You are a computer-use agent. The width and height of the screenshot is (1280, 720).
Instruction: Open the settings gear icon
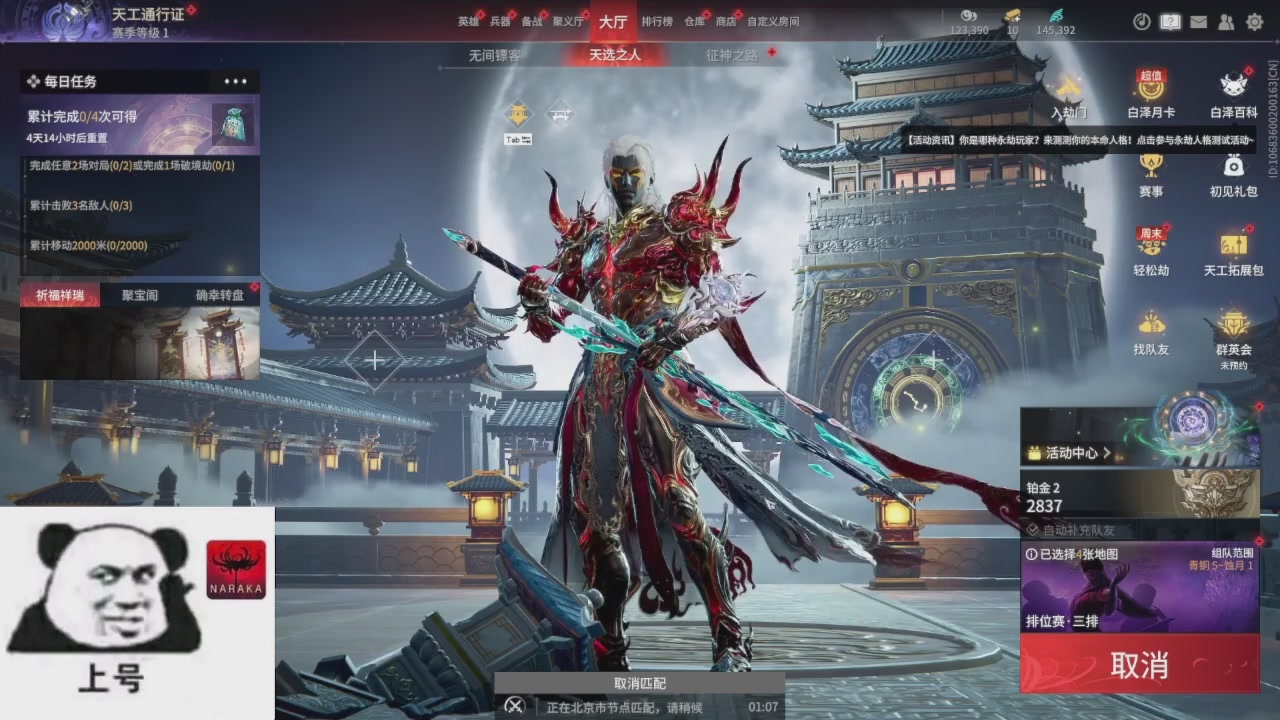1254,22
